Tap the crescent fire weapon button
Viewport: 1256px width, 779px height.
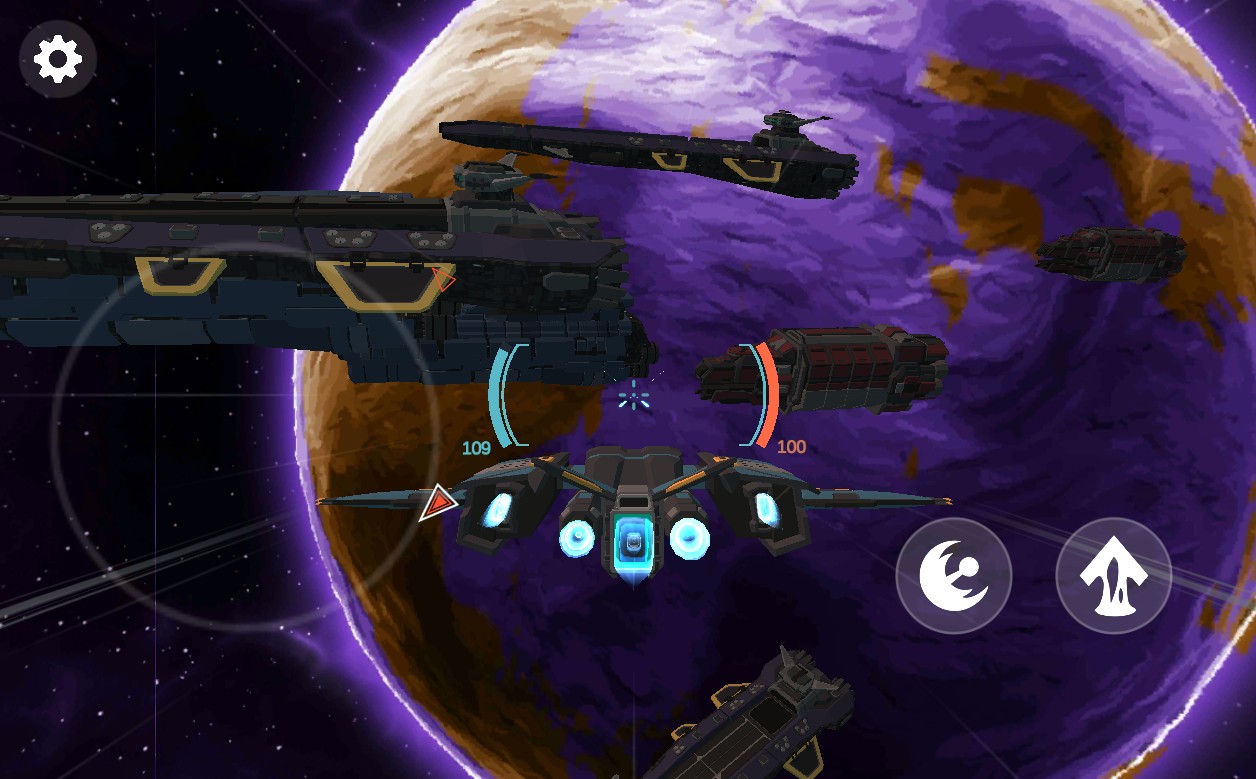coord(953,576)
